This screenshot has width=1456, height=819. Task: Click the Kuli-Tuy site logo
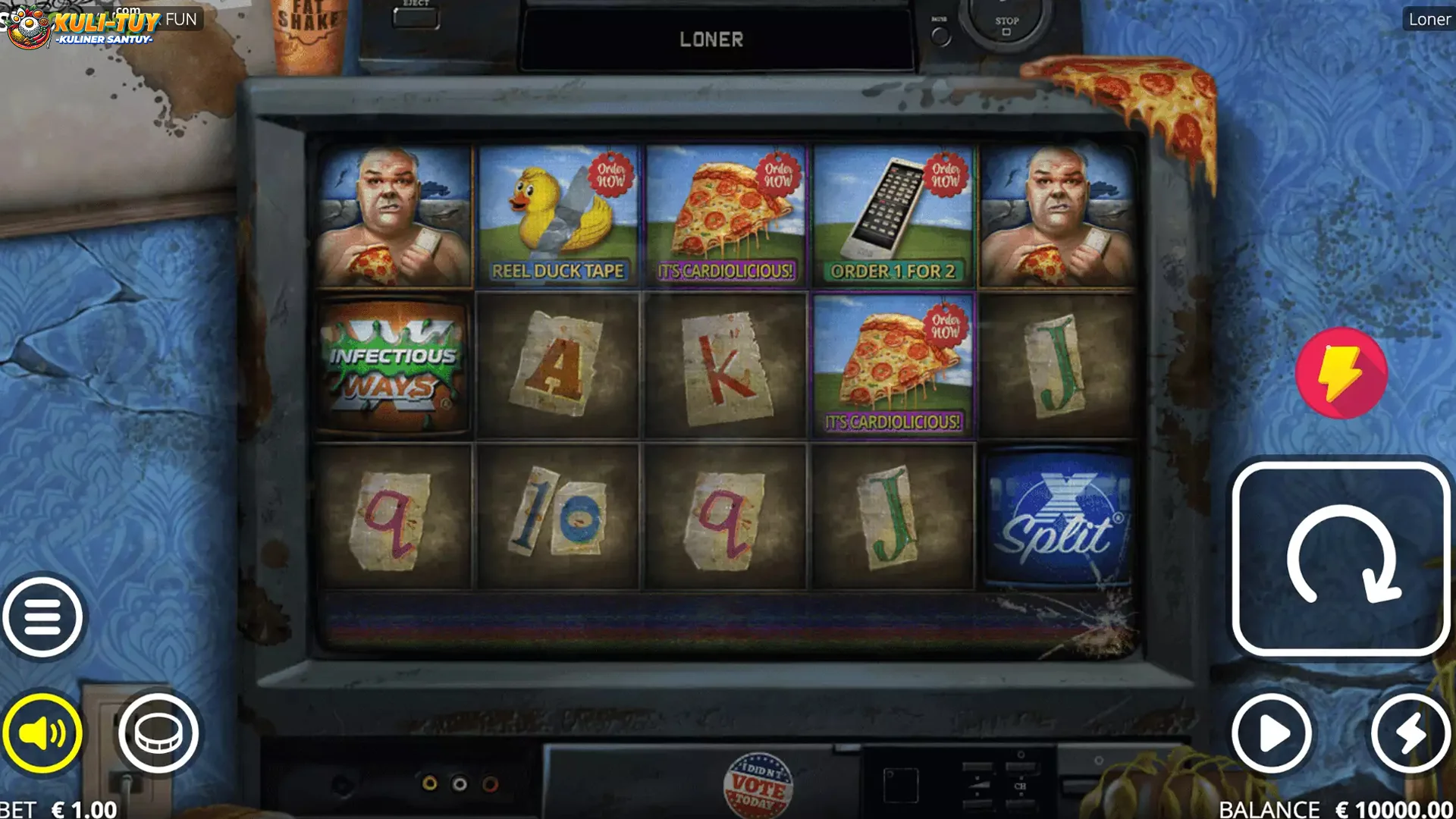83,26
